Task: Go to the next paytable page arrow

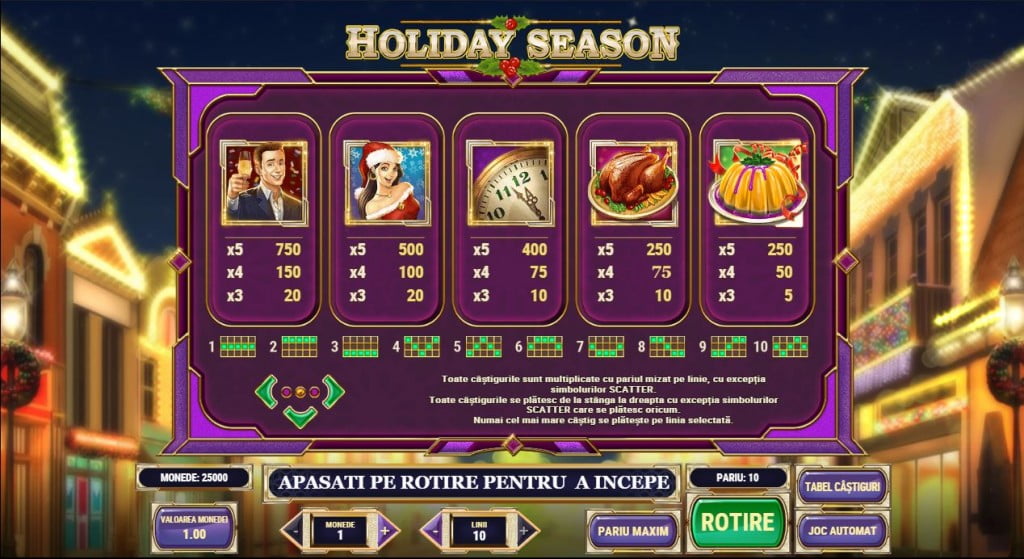Action: pos(333,391)
